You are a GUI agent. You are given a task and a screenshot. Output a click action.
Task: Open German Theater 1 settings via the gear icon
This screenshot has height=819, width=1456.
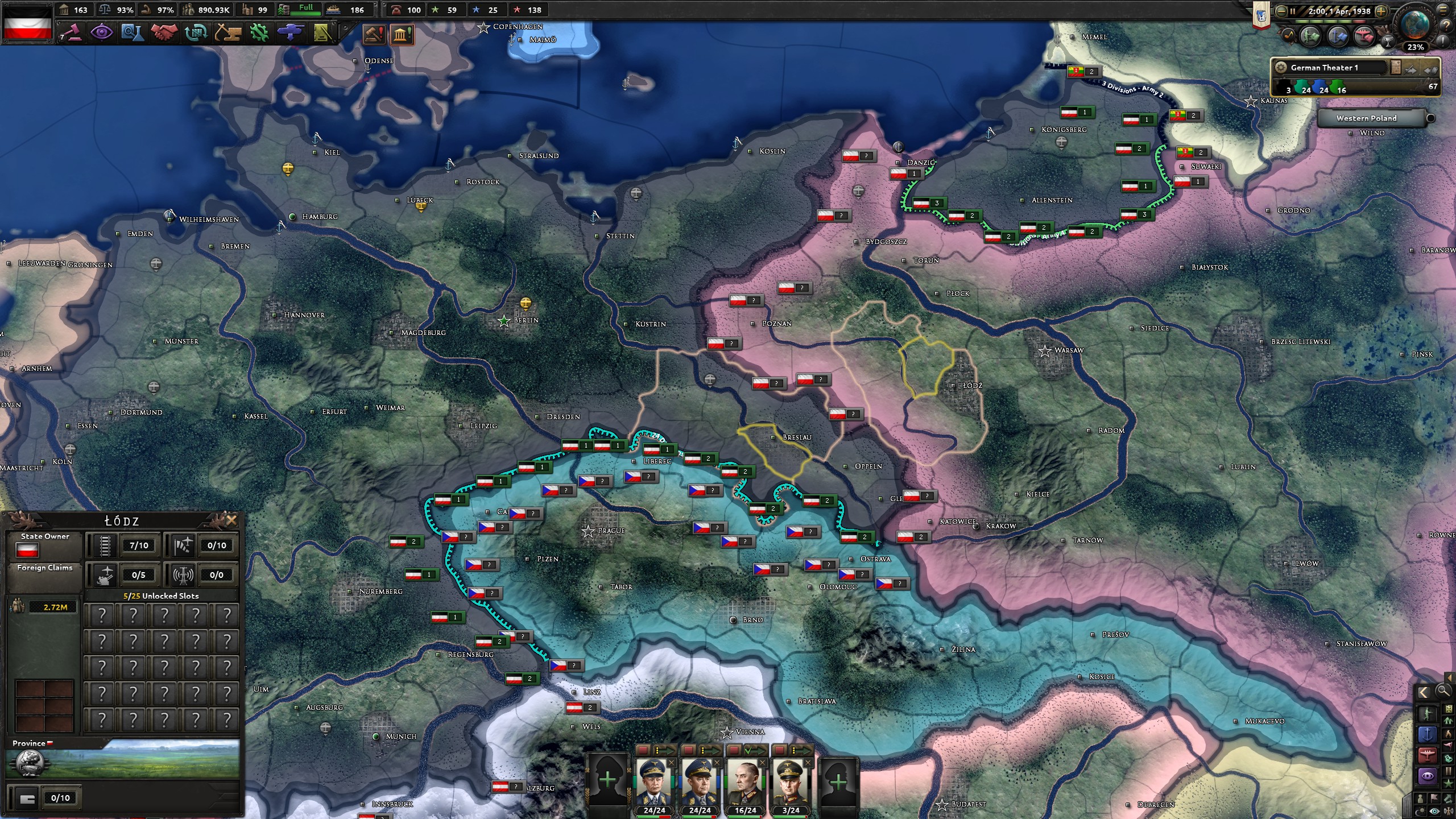1281,68
